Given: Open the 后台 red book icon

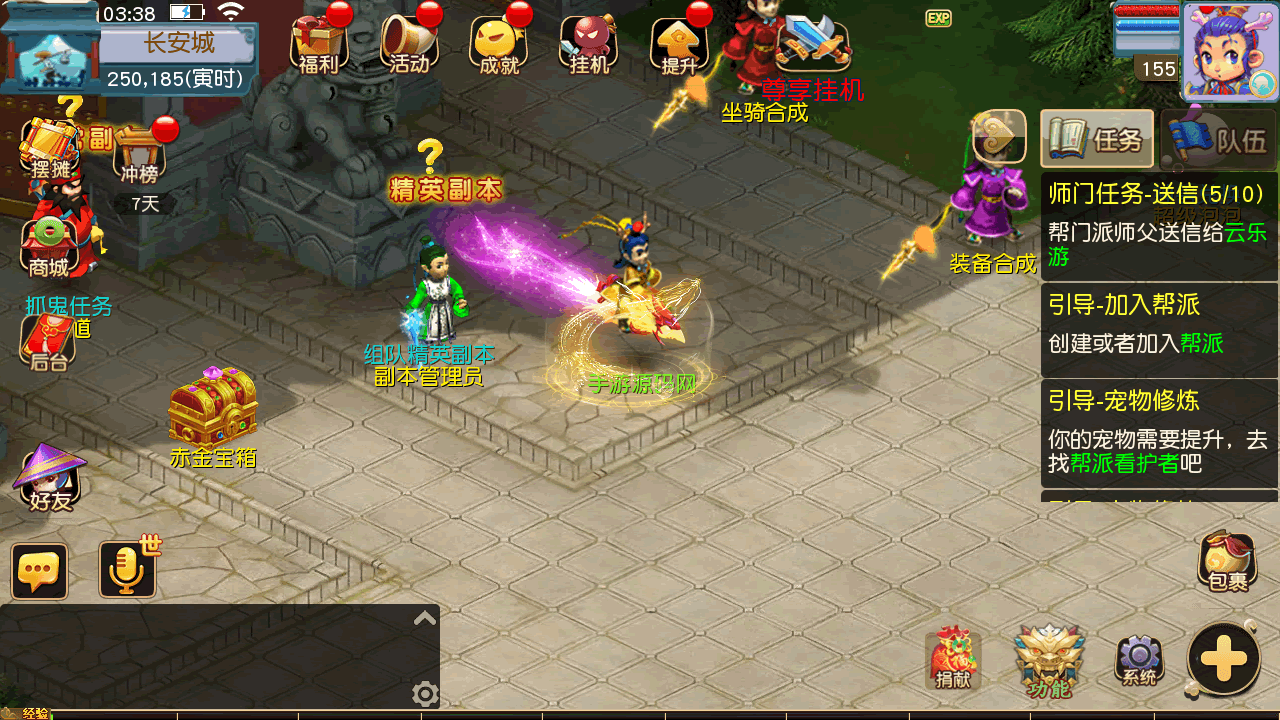Looking at the screenshot, I should (x=48, y=342).
